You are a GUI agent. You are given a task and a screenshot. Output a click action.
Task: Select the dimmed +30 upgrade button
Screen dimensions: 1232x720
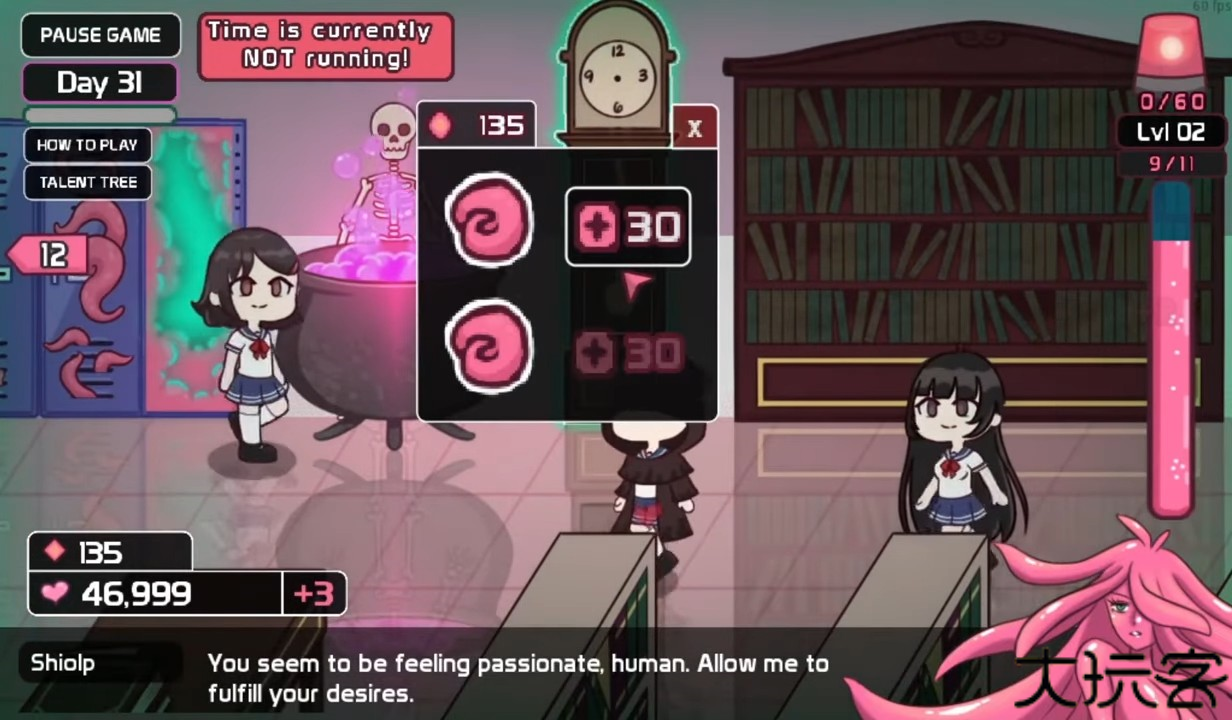click(x=628, y=353)
